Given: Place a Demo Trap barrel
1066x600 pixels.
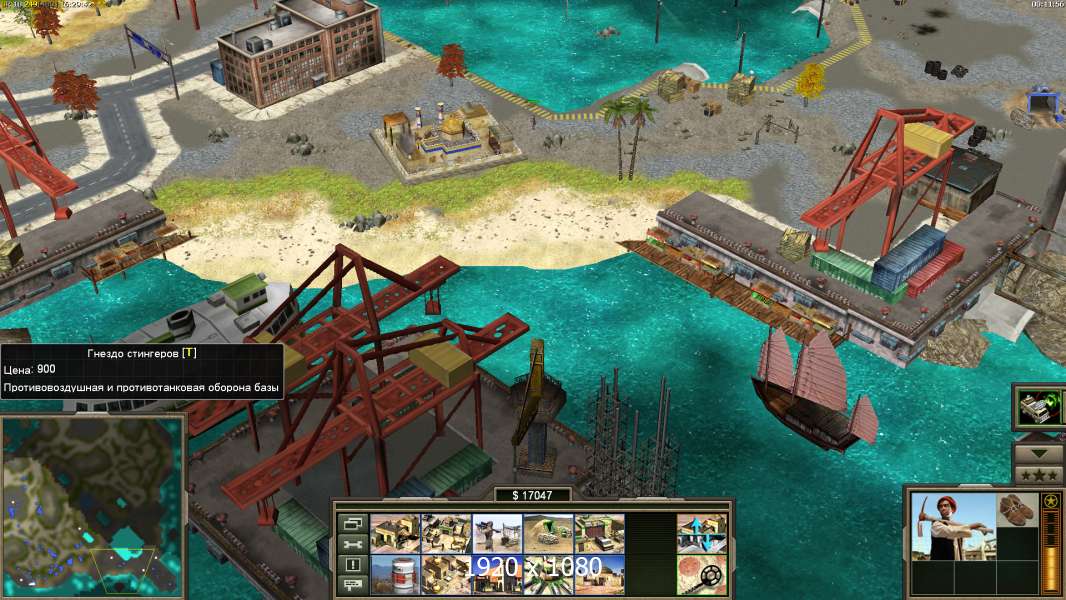Looking at the screenshot, I should pos(395,574).
